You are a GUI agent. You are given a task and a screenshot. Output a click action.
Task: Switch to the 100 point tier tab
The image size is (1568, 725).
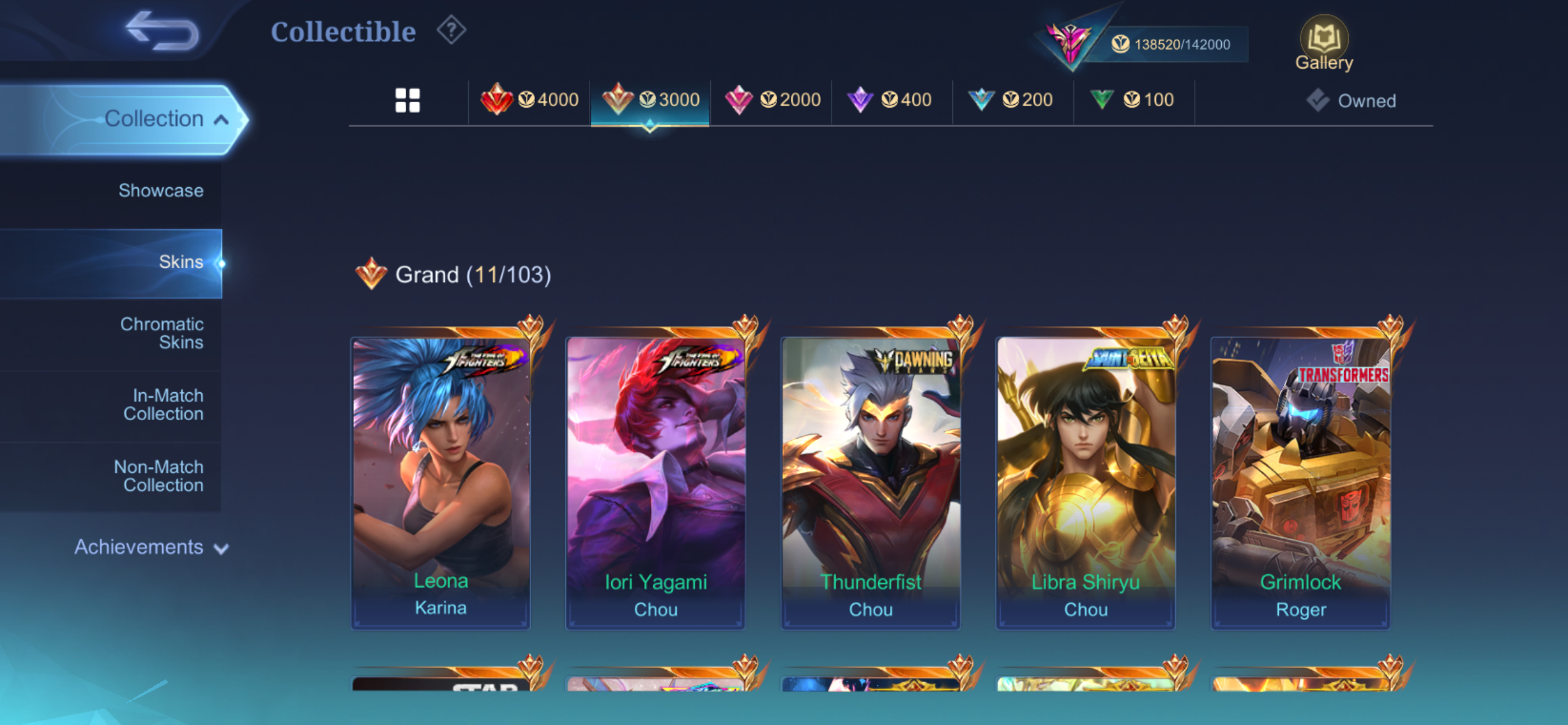coord(1135,100)
